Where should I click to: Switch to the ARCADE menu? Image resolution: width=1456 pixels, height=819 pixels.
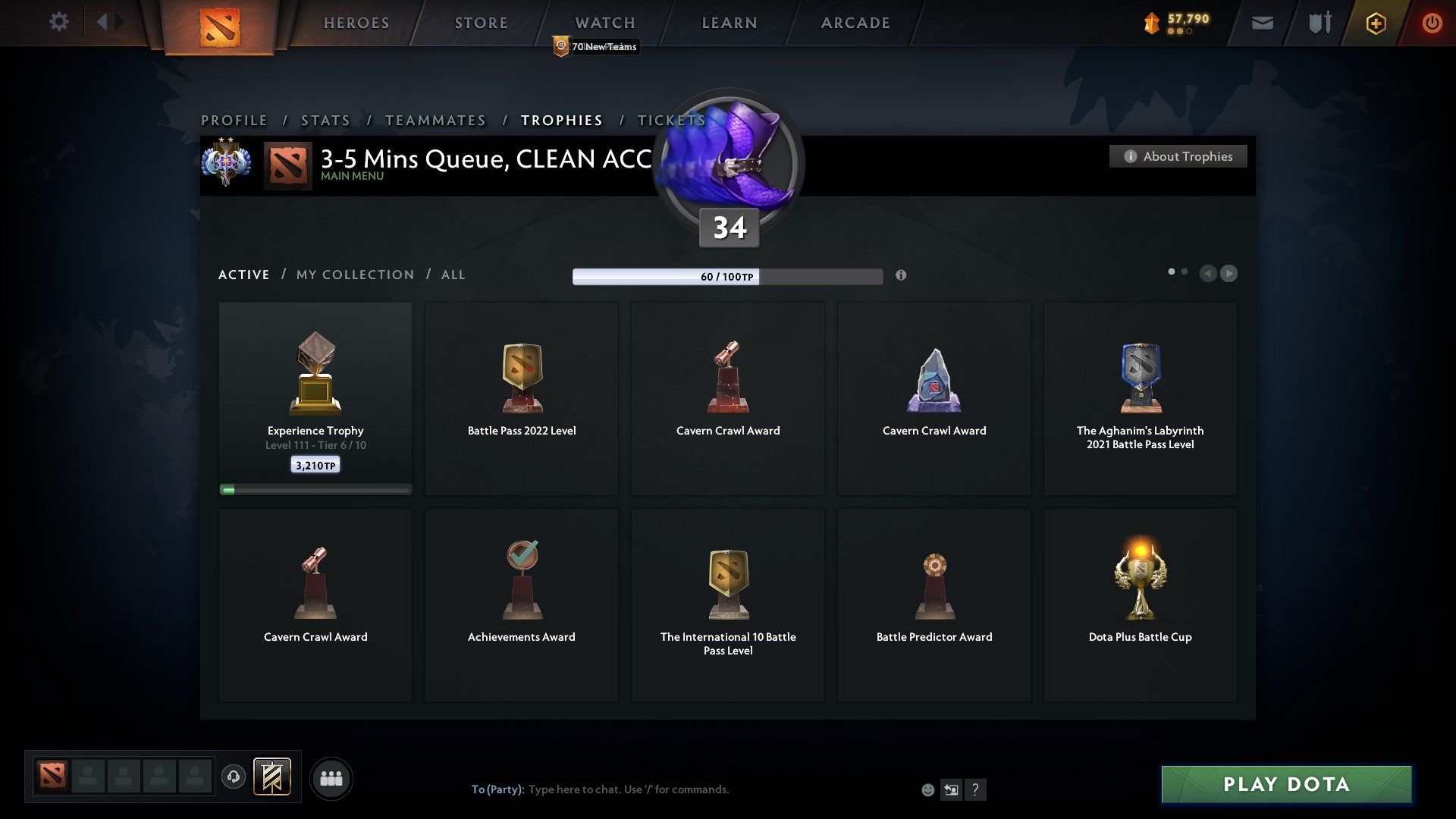click(855, 23)
